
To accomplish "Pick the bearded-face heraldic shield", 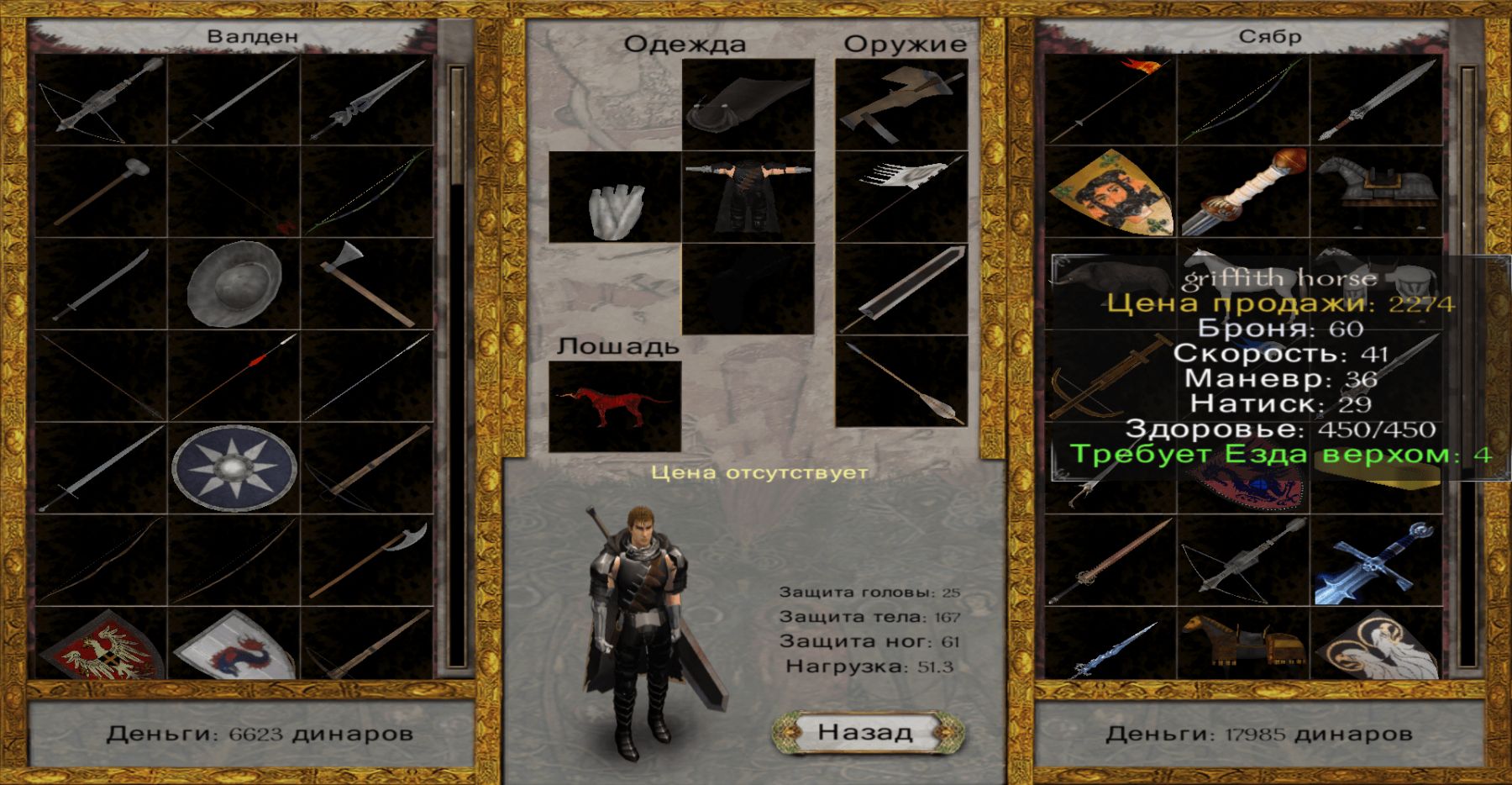I will 1110,192.
